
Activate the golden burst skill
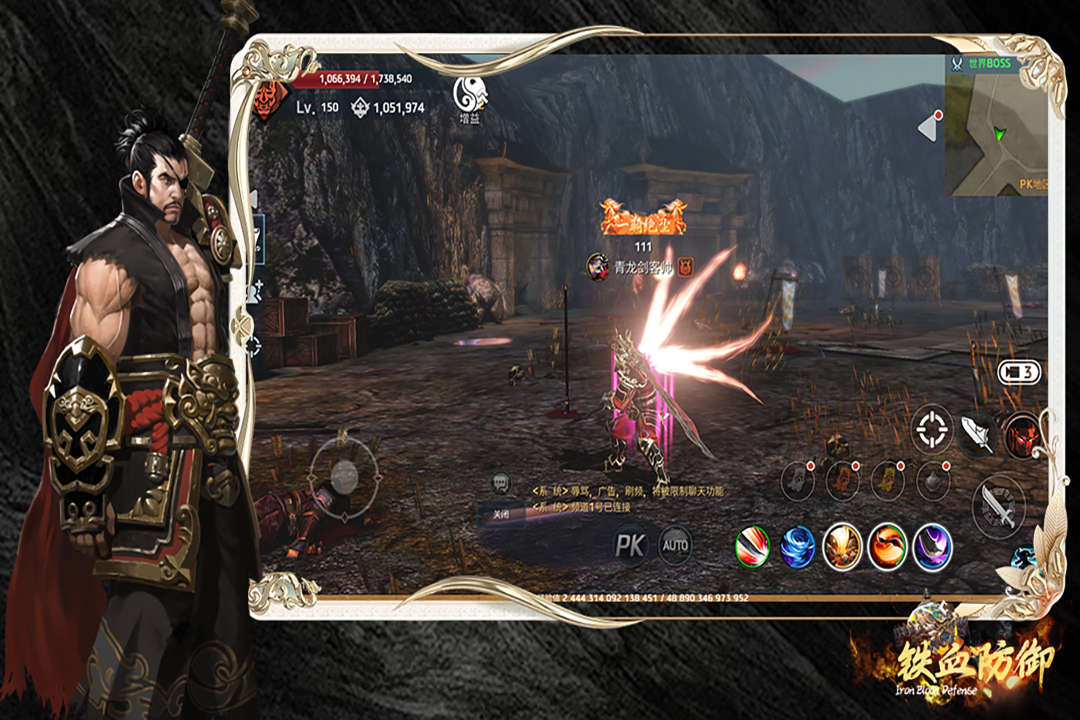click(842, 547)
